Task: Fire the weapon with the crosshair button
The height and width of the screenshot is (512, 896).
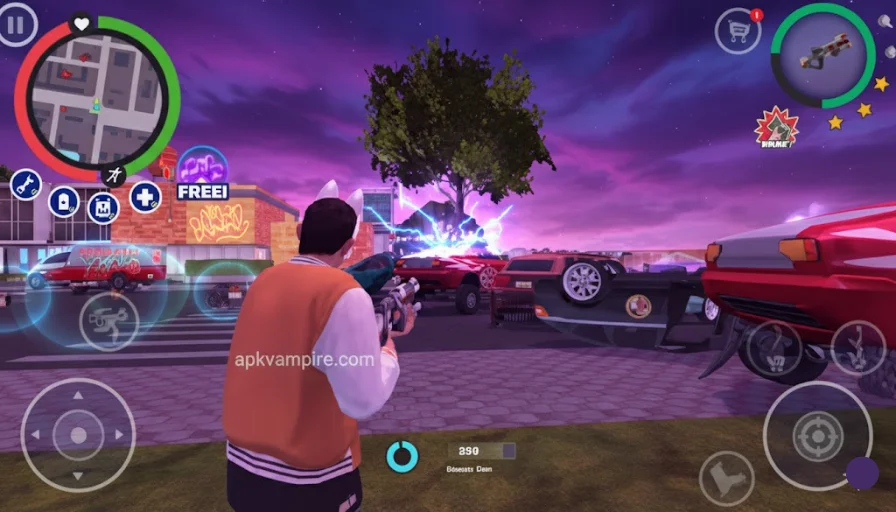Action: 817,435
